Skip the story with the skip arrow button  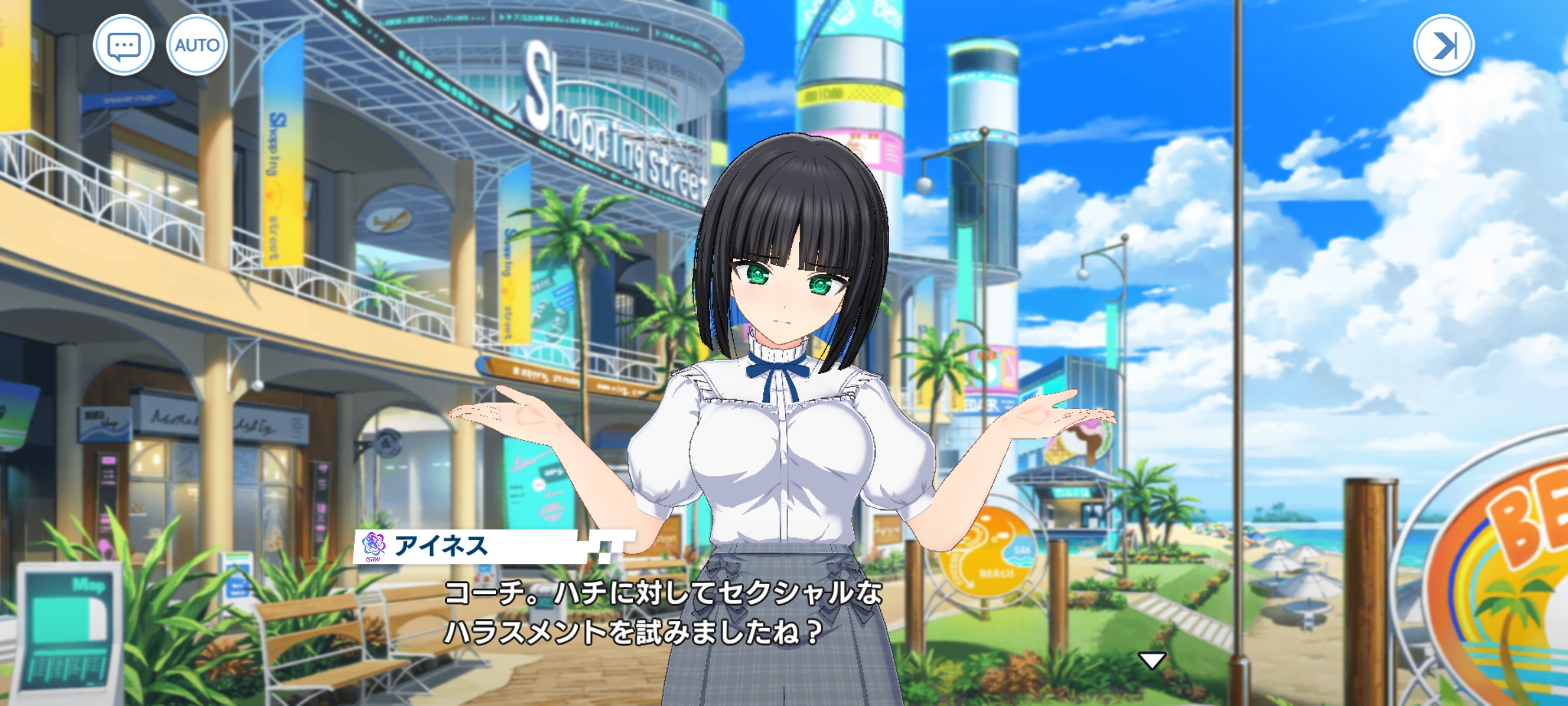point(1443,46)
